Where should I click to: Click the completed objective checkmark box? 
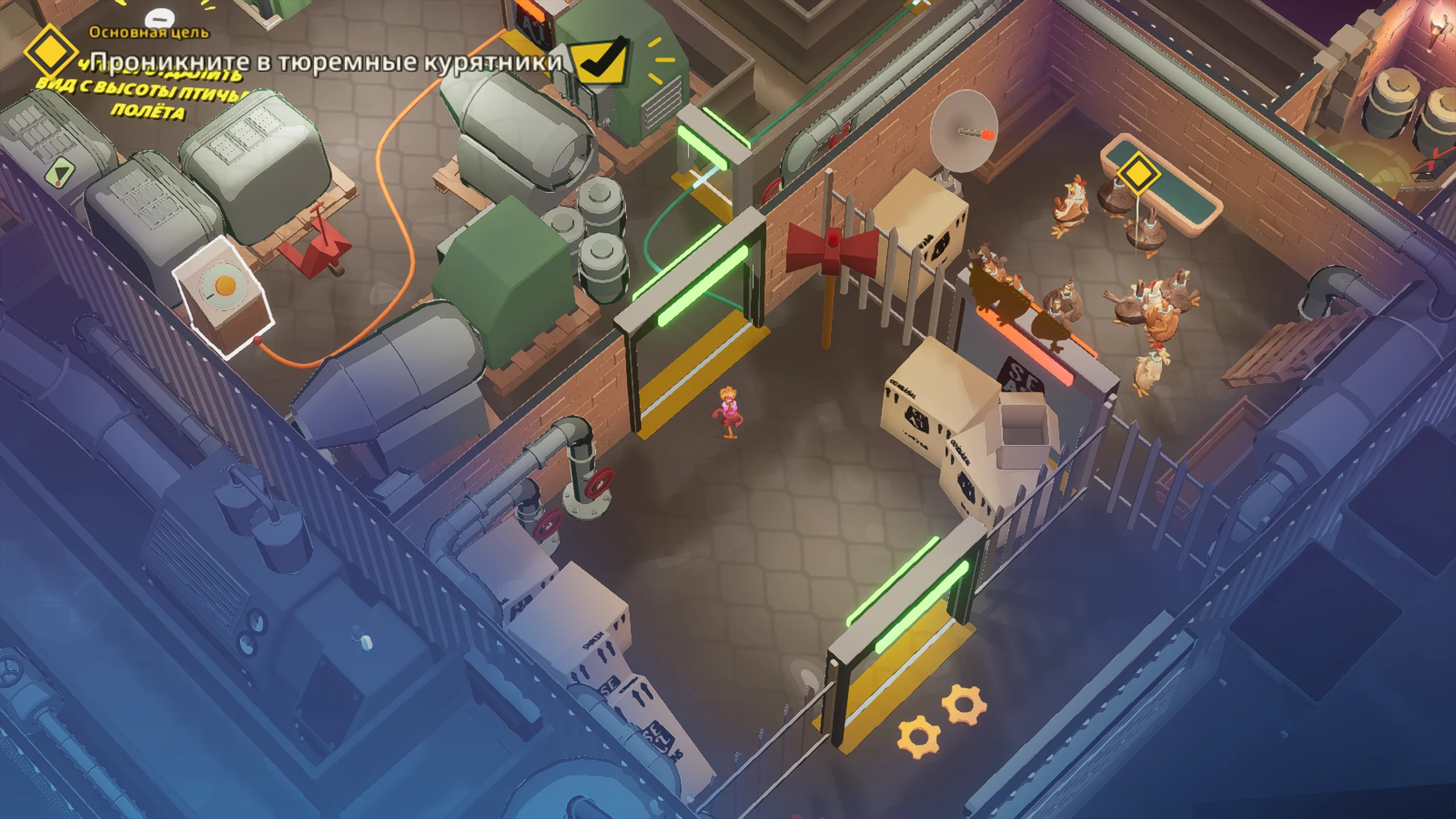coord(600,63)
